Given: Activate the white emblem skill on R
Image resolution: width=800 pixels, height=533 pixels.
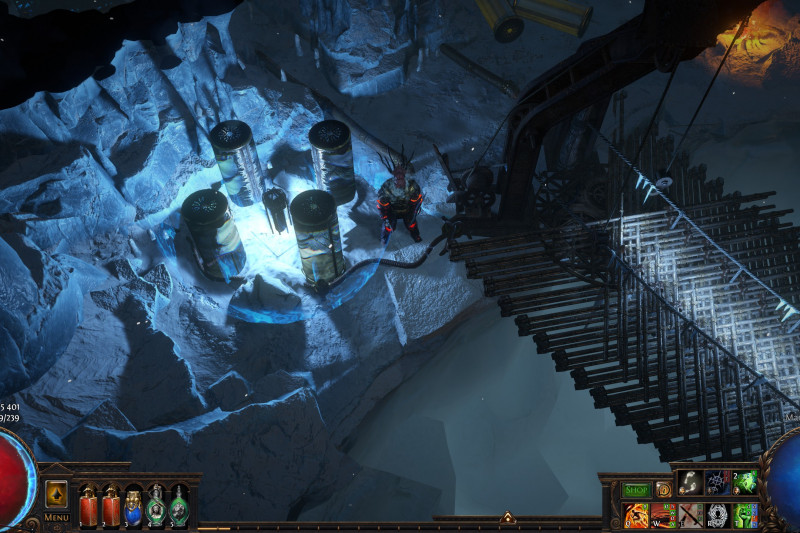Looking at the screenshot, I should click(718, 515).
